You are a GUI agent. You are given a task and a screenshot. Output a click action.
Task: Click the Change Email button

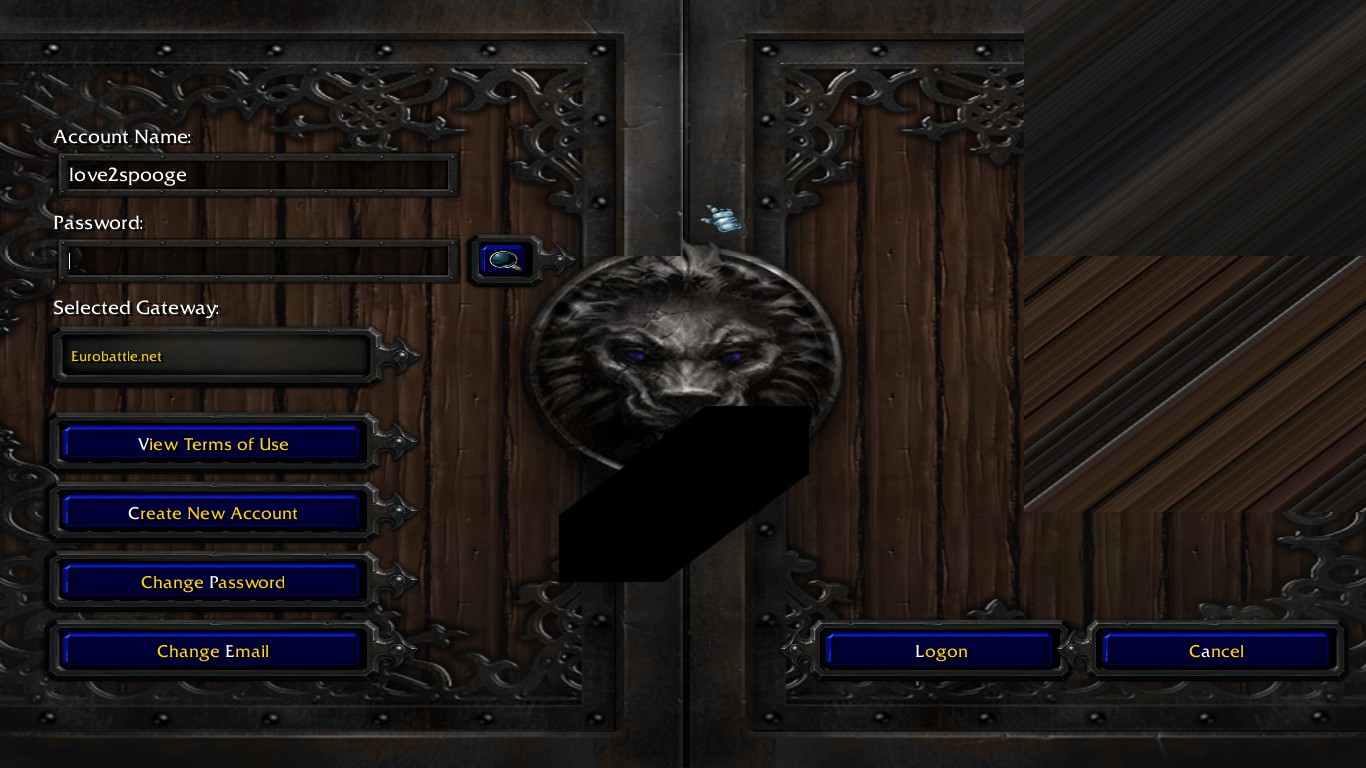point(212,650)
